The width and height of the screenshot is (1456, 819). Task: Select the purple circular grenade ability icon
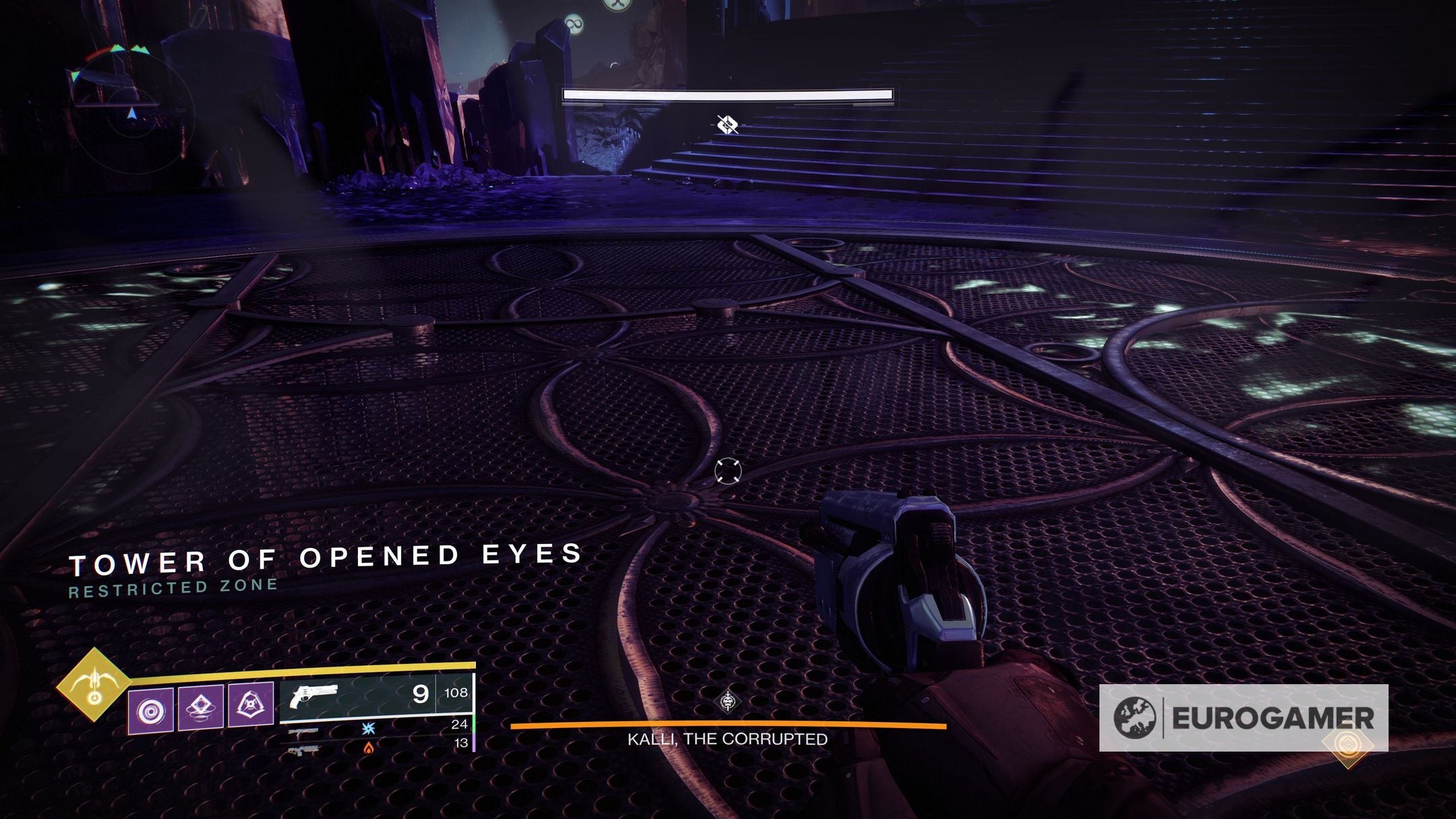click(151, 710)
